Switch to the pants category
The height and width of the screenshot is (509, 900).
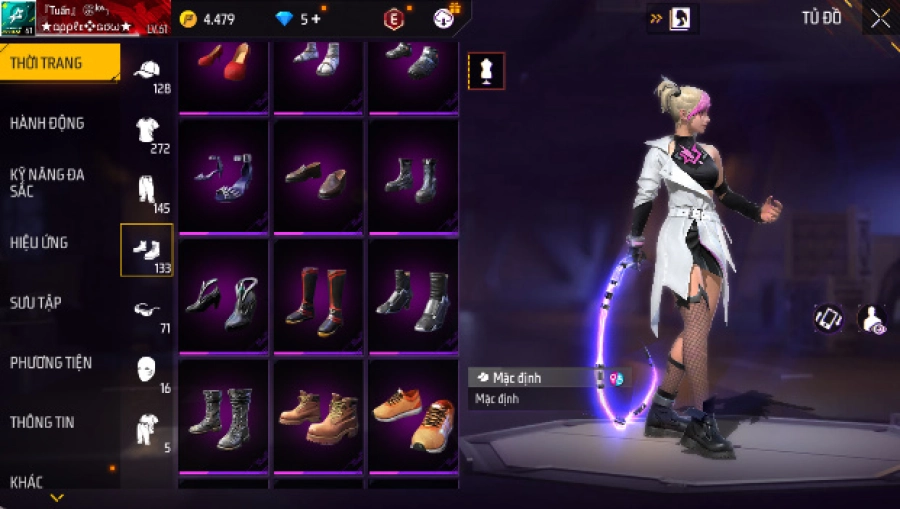147,190
